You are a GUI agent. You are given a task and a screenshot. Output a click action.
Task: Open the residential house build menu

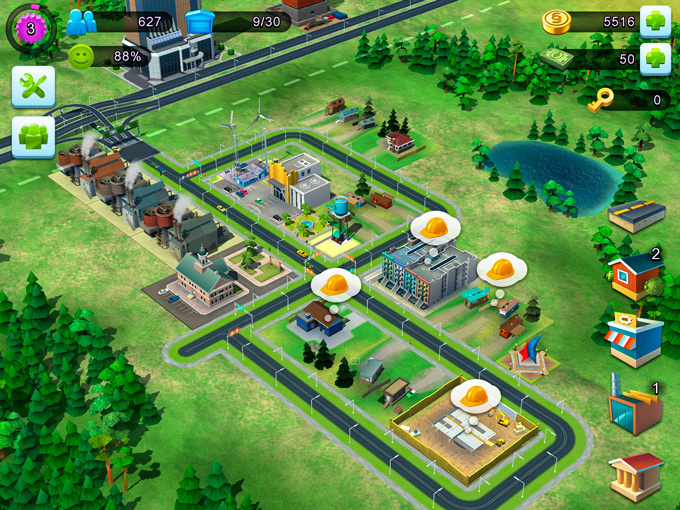(635, 275)
